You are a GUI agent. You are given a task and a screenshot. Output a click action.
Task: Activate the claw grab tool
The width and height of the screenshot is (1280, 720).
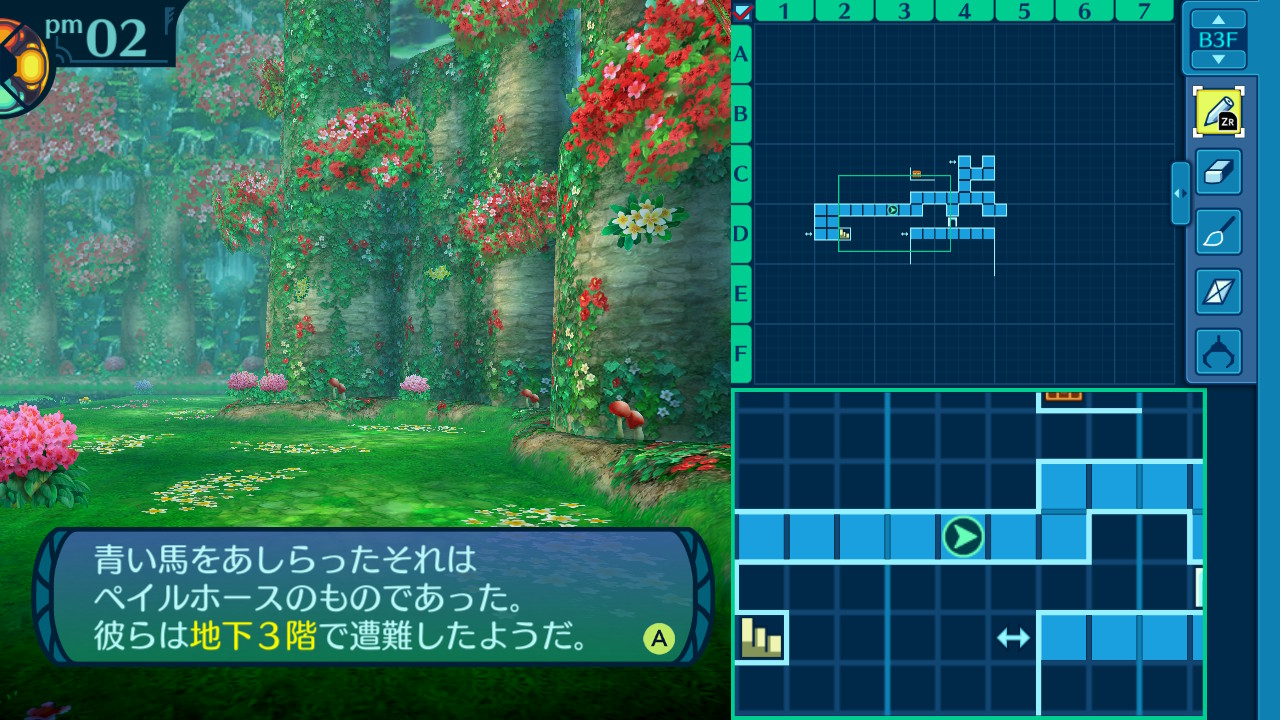[x=1218, y=352]
